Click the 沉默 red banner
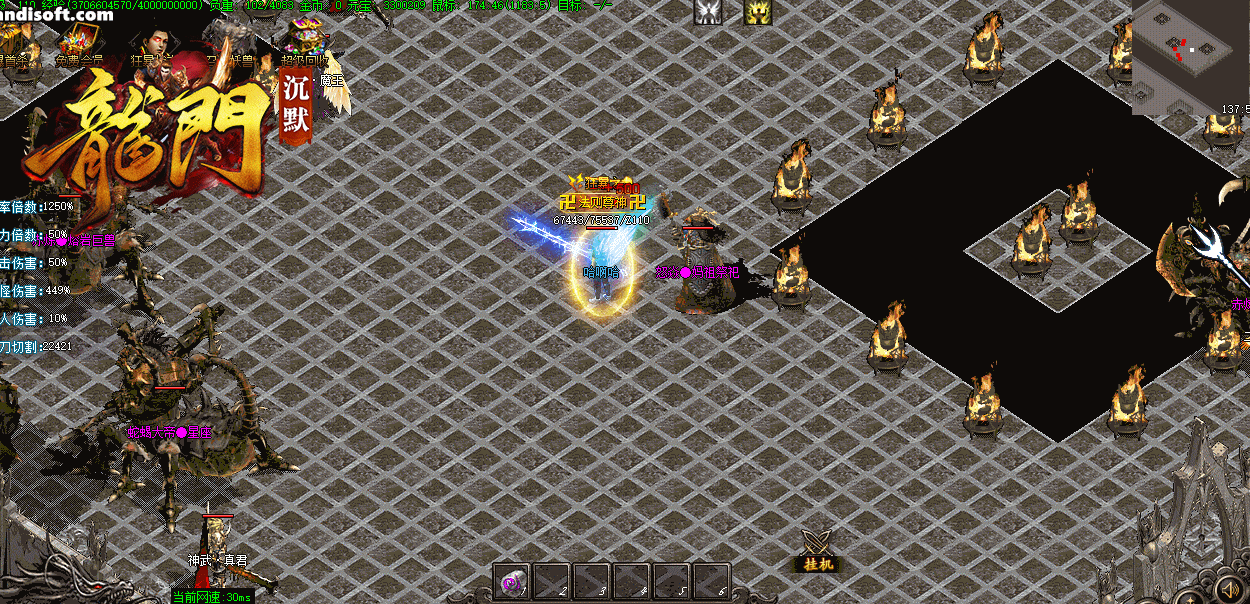1250x604 pixels. point(297,105)
